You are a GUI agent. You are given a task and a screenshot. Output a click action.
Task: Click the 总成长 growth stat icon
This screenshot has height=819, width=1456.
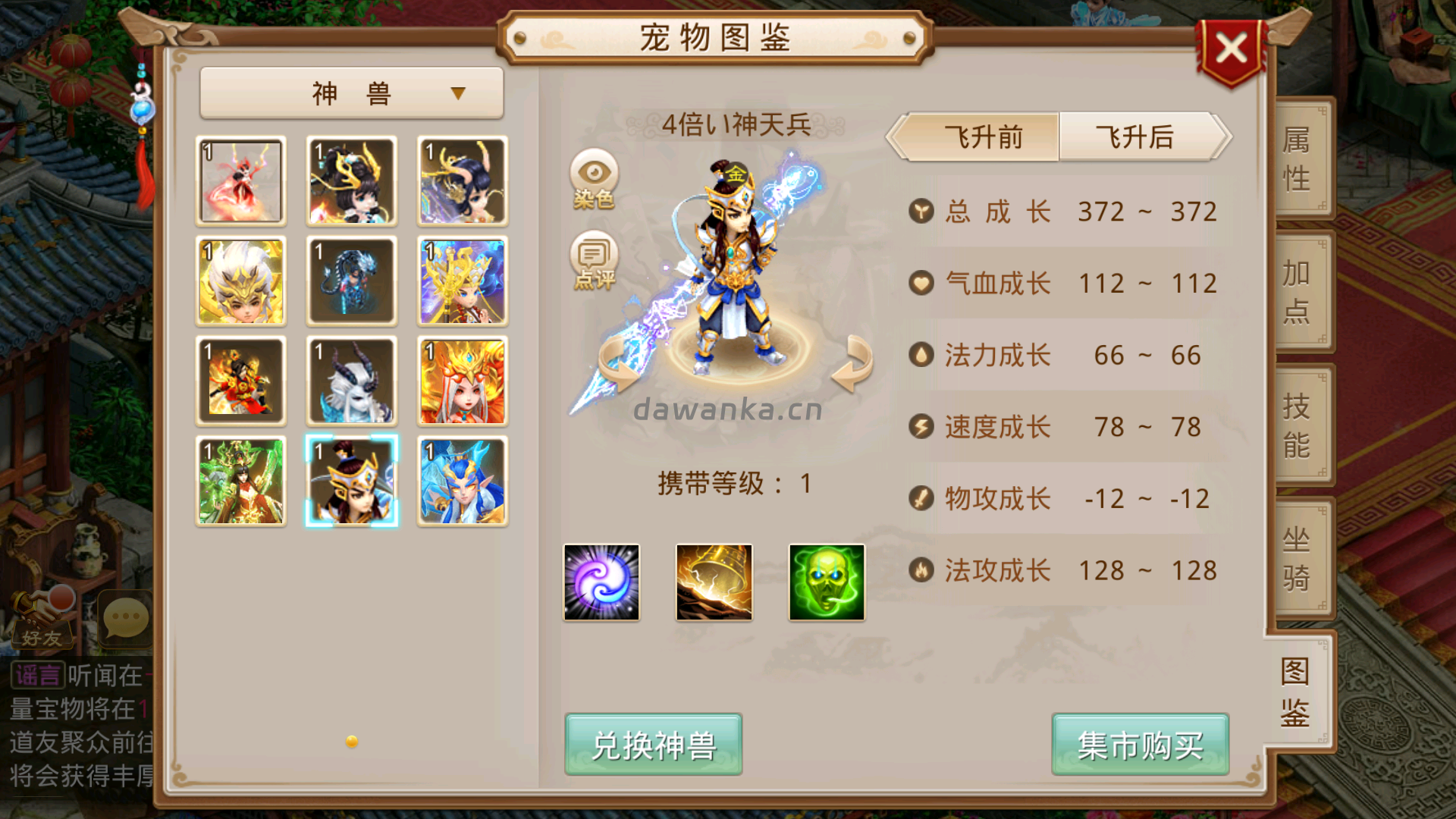920,212
